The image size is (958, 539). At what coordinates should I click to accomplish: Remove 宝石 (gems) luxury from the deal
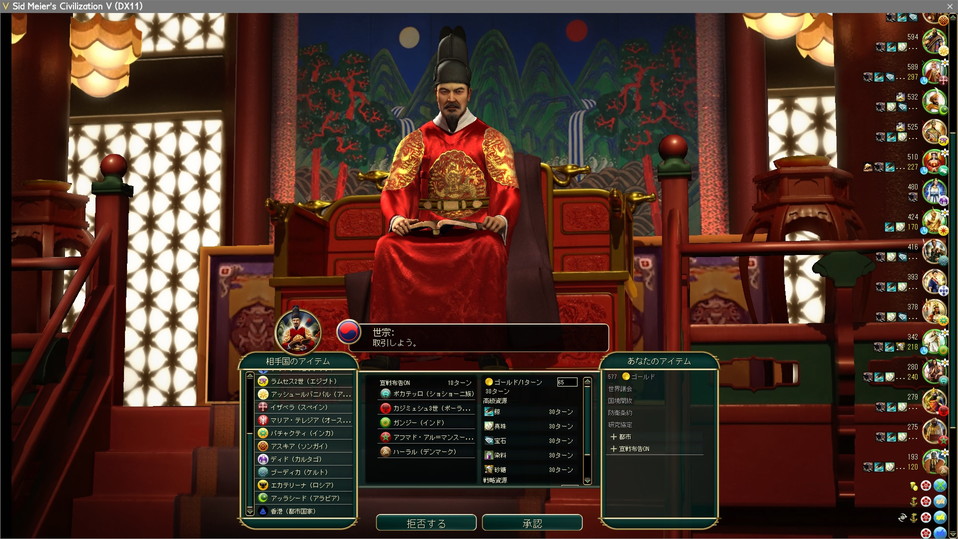pos(528,441)
